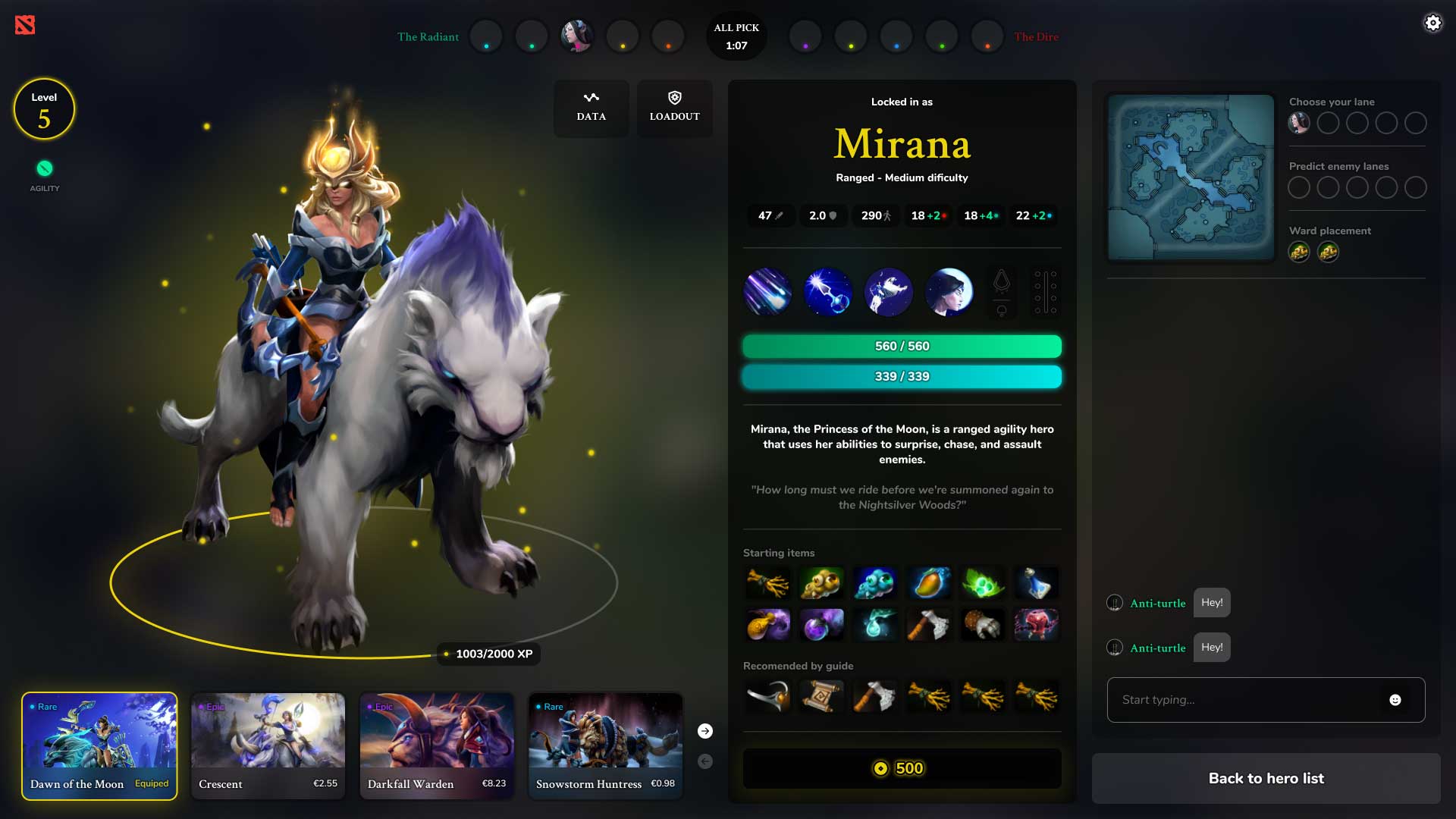Click the Starstorm ability icon
Image resolution: width=1456 pixels, height=819 pixels.
(767, 292)
